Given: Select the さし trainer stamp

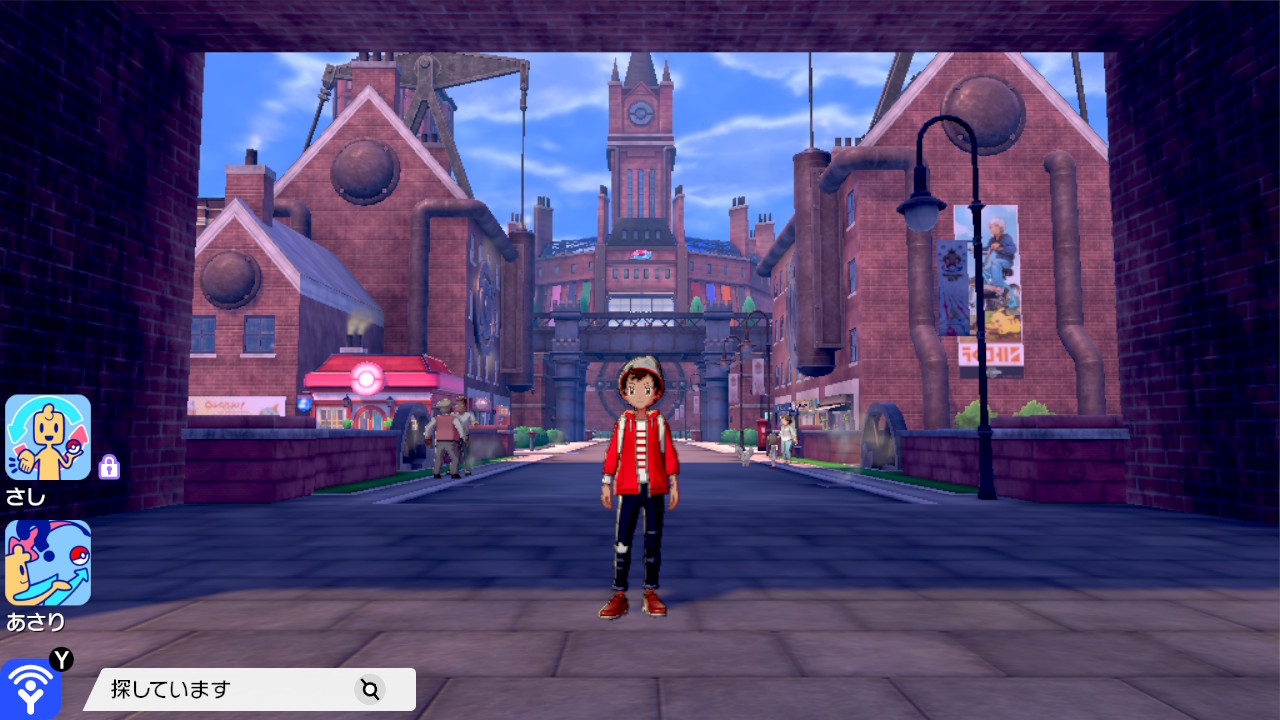Looking at the screenshot, I should pos(48,438).
